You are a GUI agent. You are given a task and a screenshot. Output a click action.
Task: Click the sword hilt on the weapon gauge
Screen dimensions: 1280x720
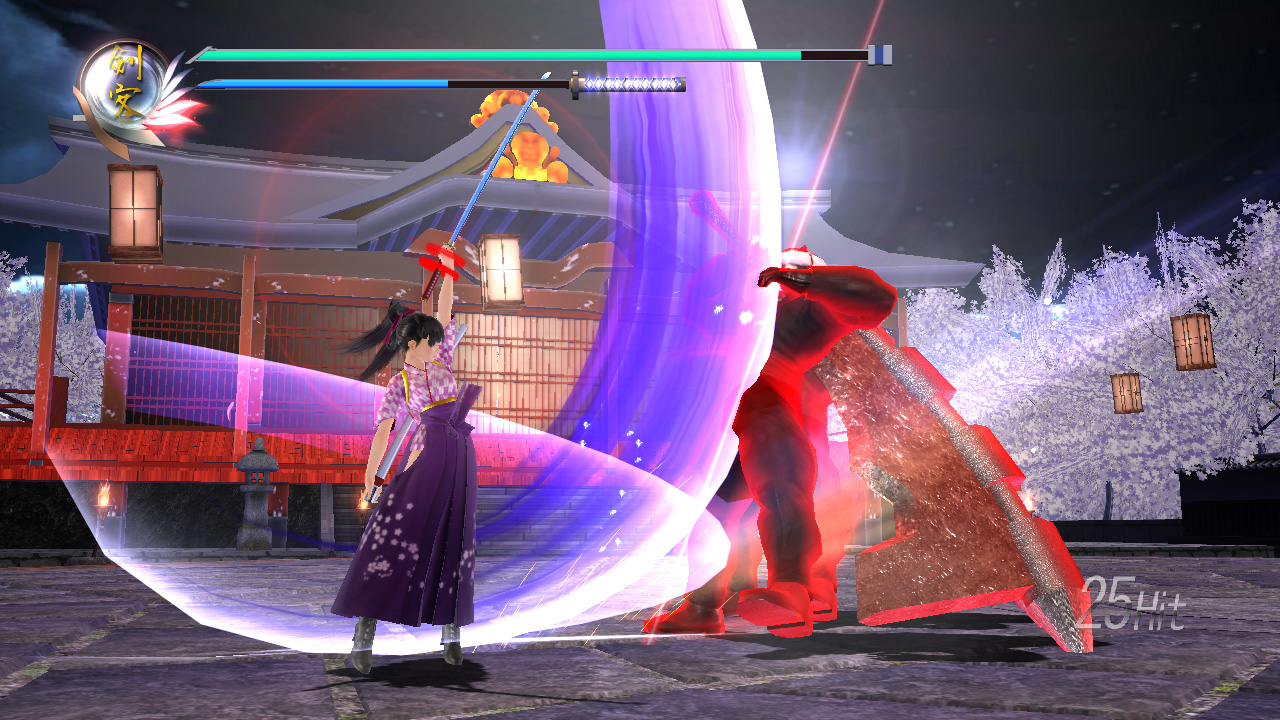pos(640,84)
